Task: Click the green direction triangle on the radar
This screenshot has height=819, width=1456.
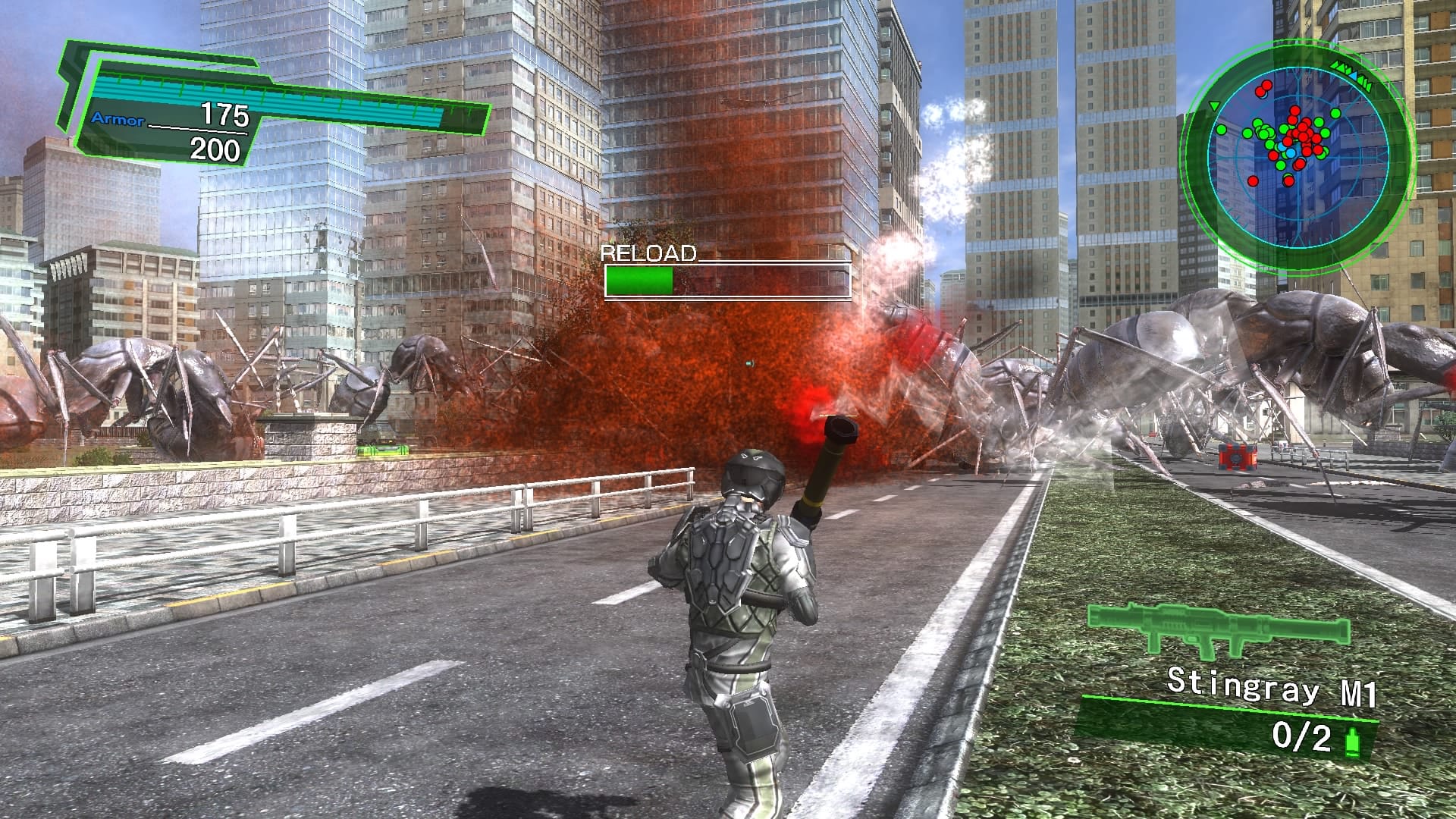Action: tap(1214, 105)
